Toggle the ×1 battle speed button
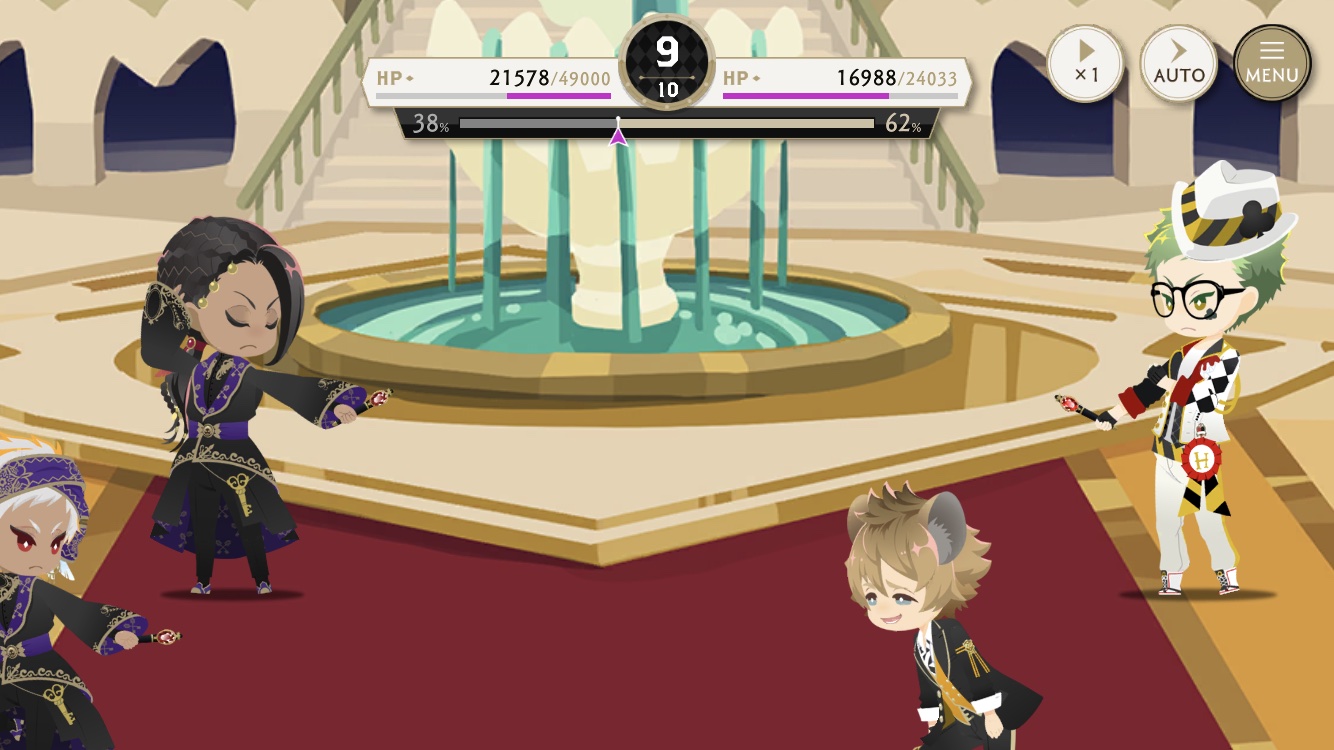1334x750 pixels. (1085, 62)
